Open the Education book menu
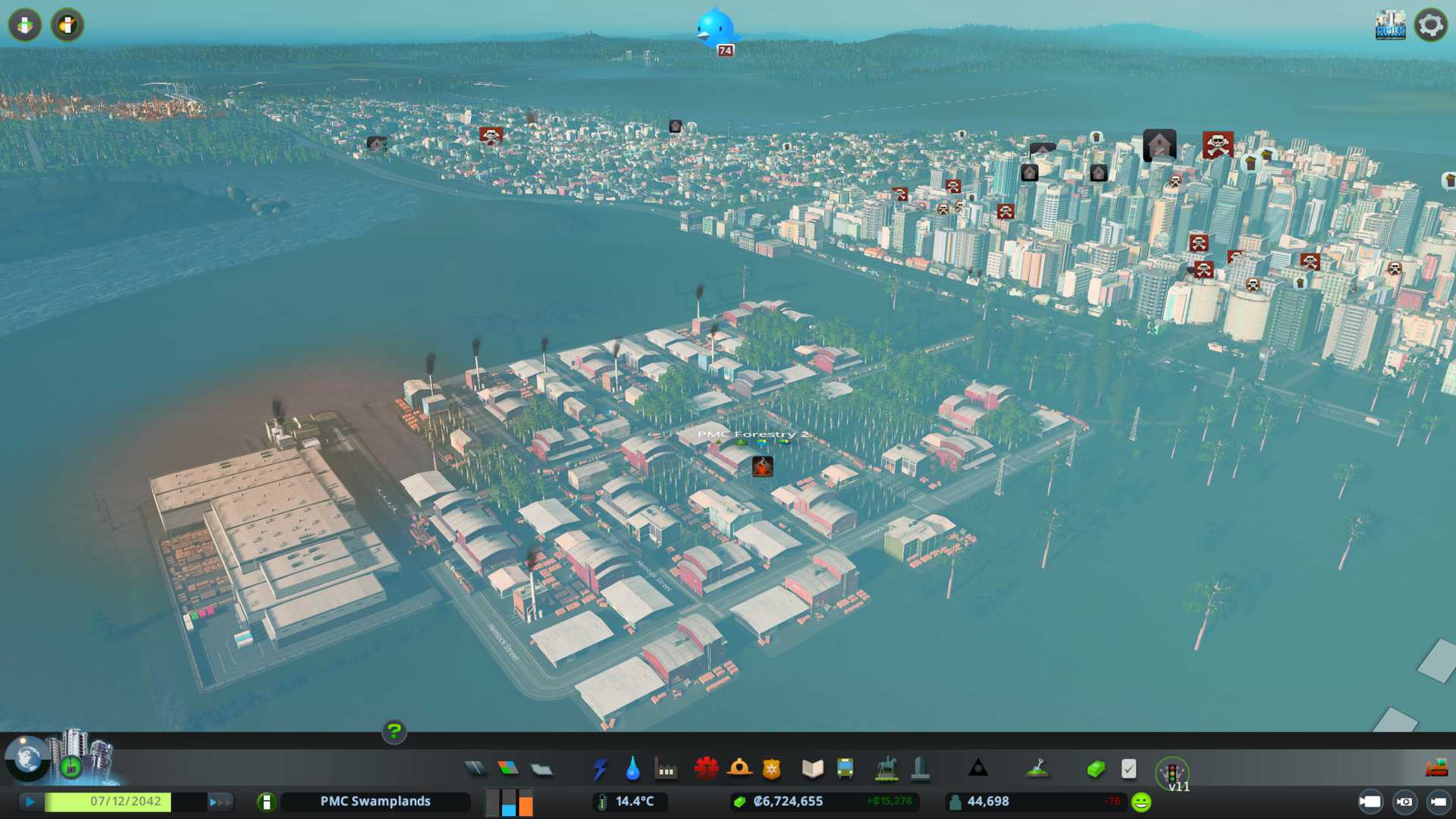Screen dimensions: 1456x819 812,769
